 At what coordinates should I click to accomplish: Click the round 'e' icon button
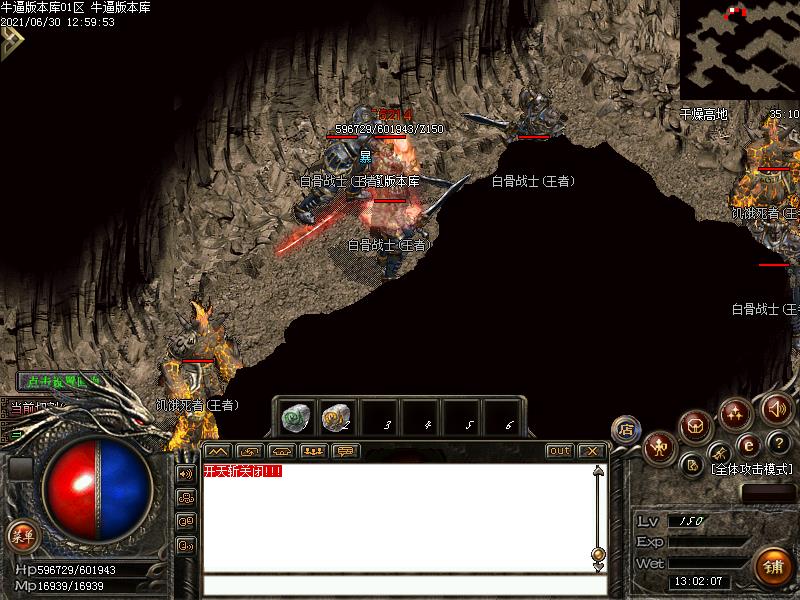tap(748, 445)
